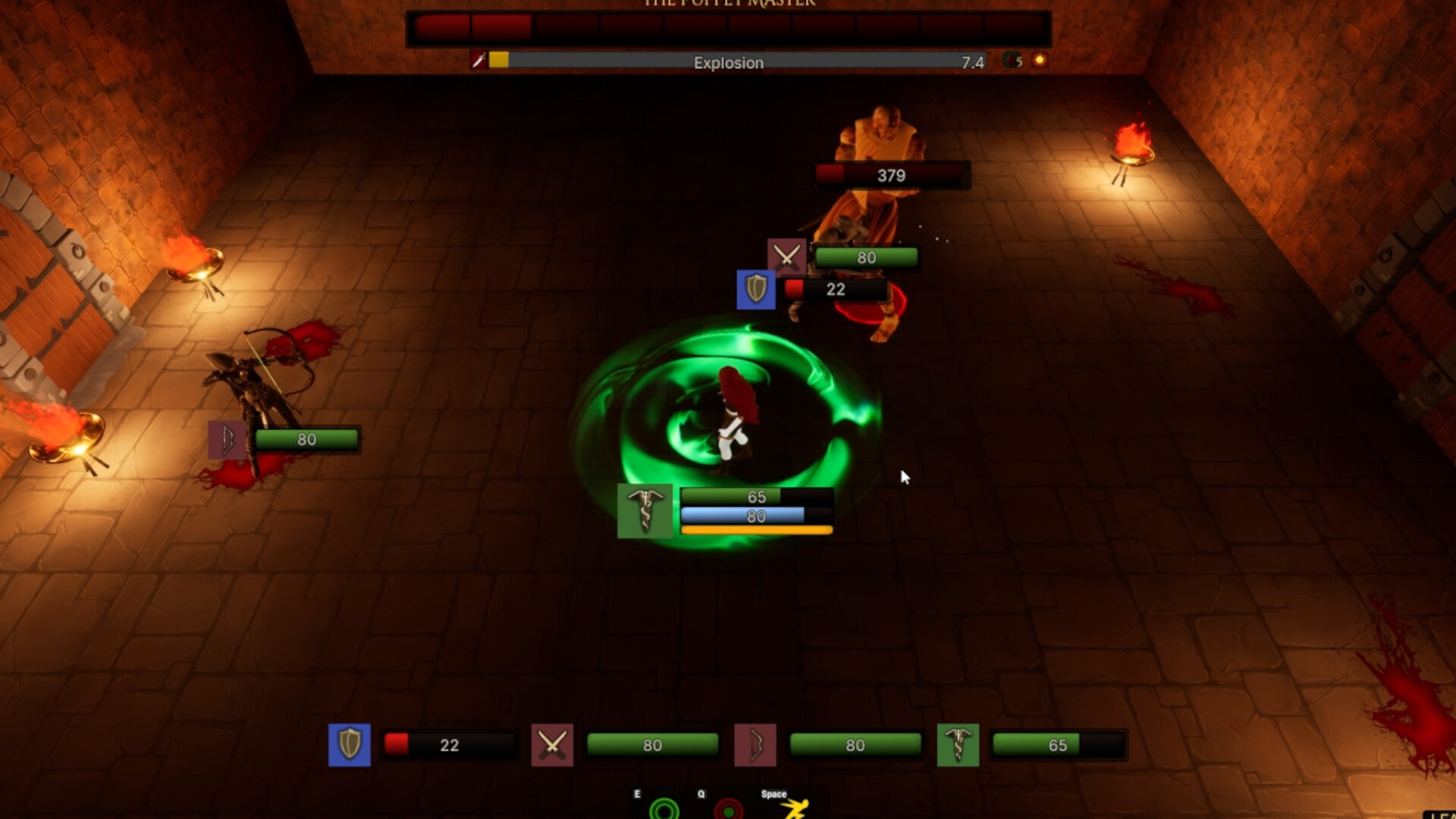Click the yellow progress bar below the healer

point(756,529)
